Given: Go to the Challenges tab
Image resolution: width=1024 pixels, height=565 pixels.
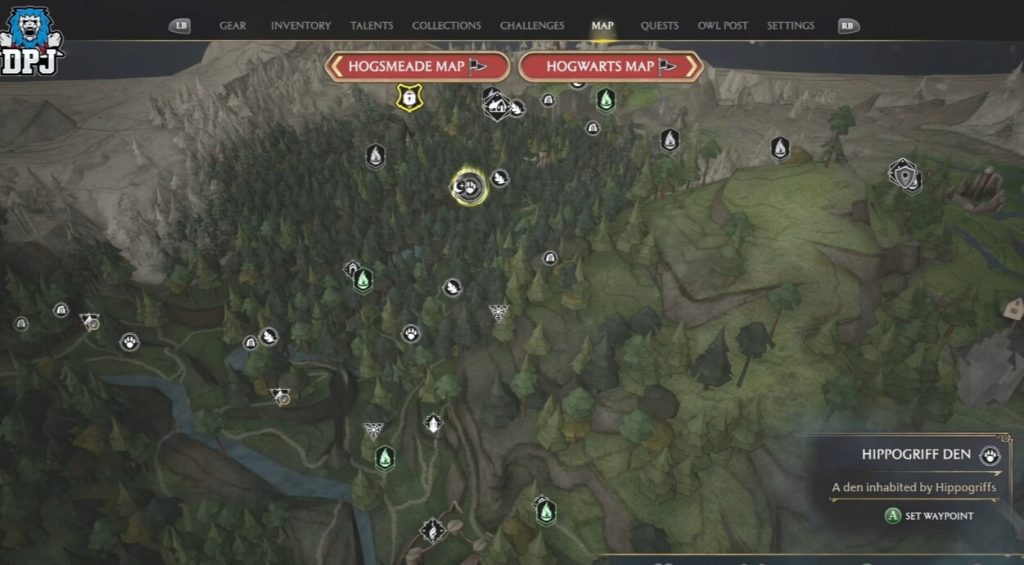Looking at the screenshot, I should coord(532,26).
